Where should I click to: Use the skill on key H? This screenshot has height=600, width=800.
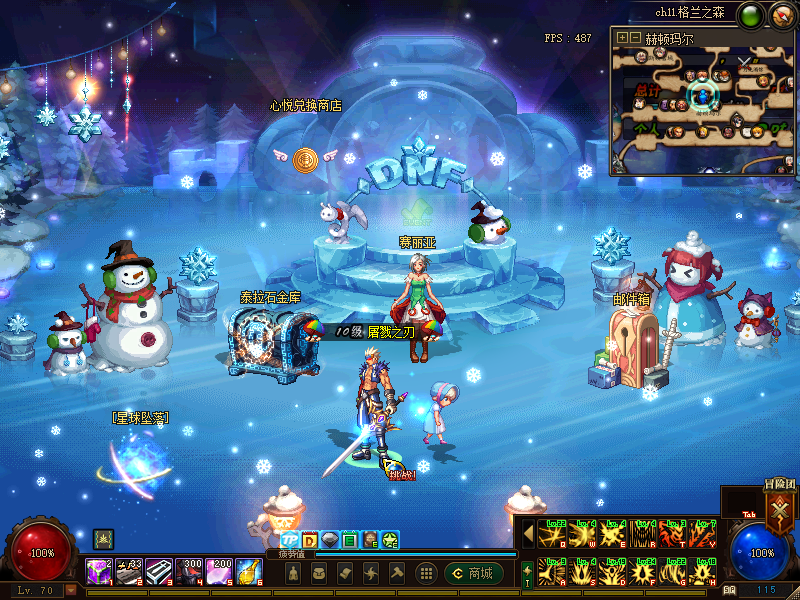703,572
